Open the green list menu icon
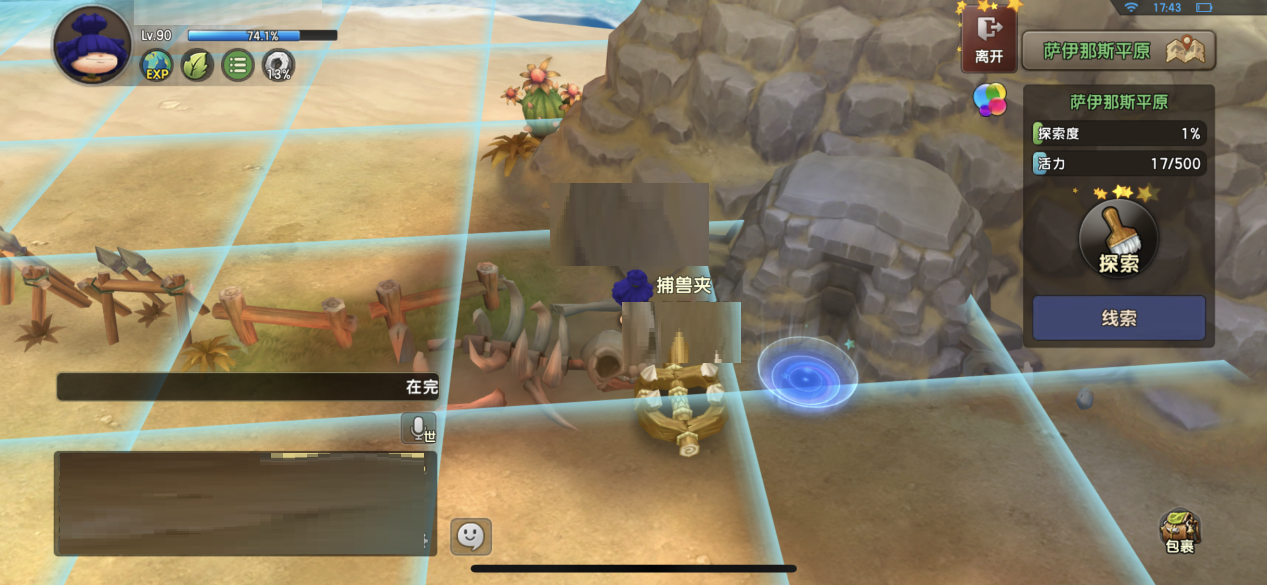 pos(237,66)
